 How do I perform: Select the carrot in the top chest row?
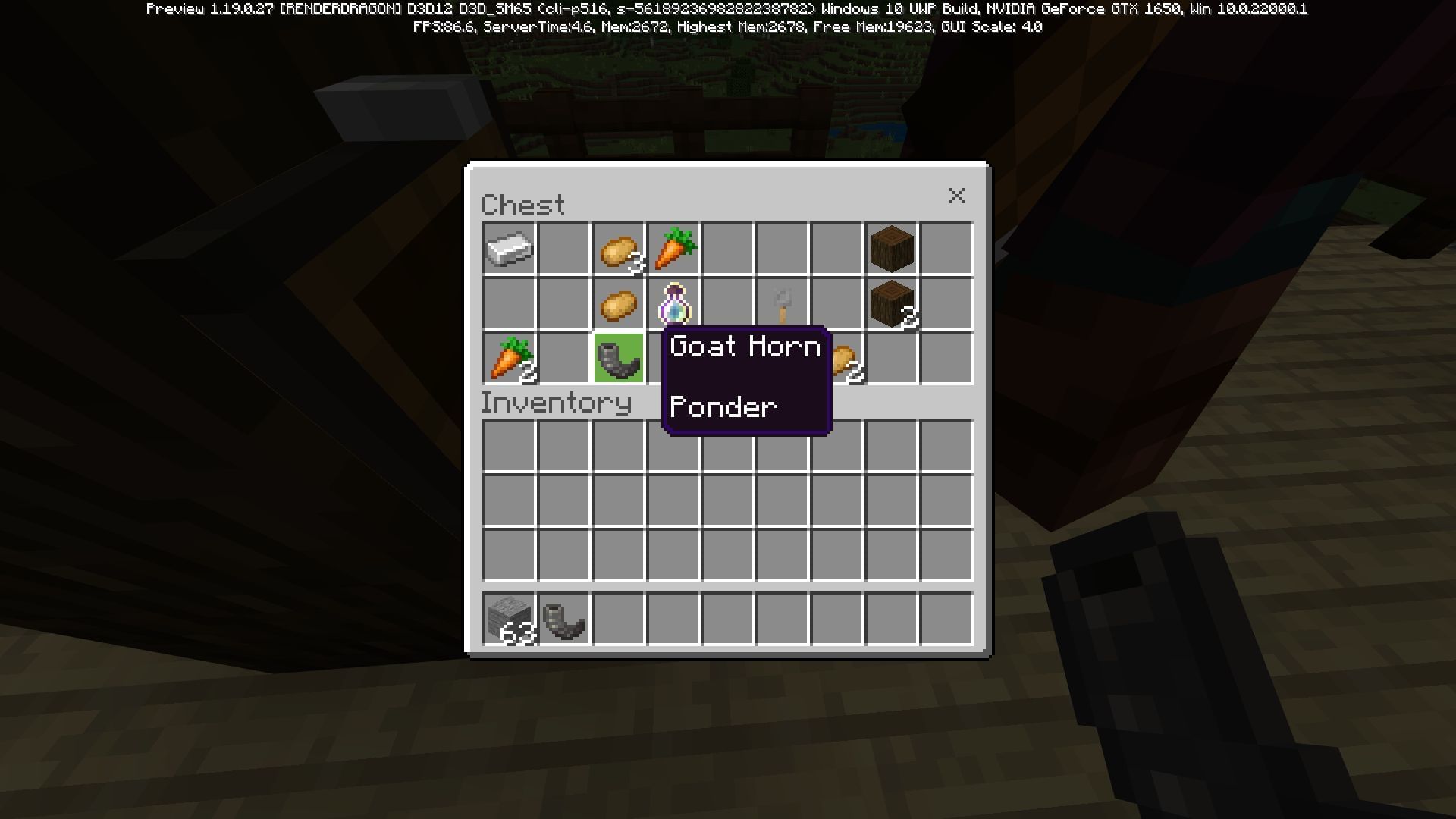point(673,249)
